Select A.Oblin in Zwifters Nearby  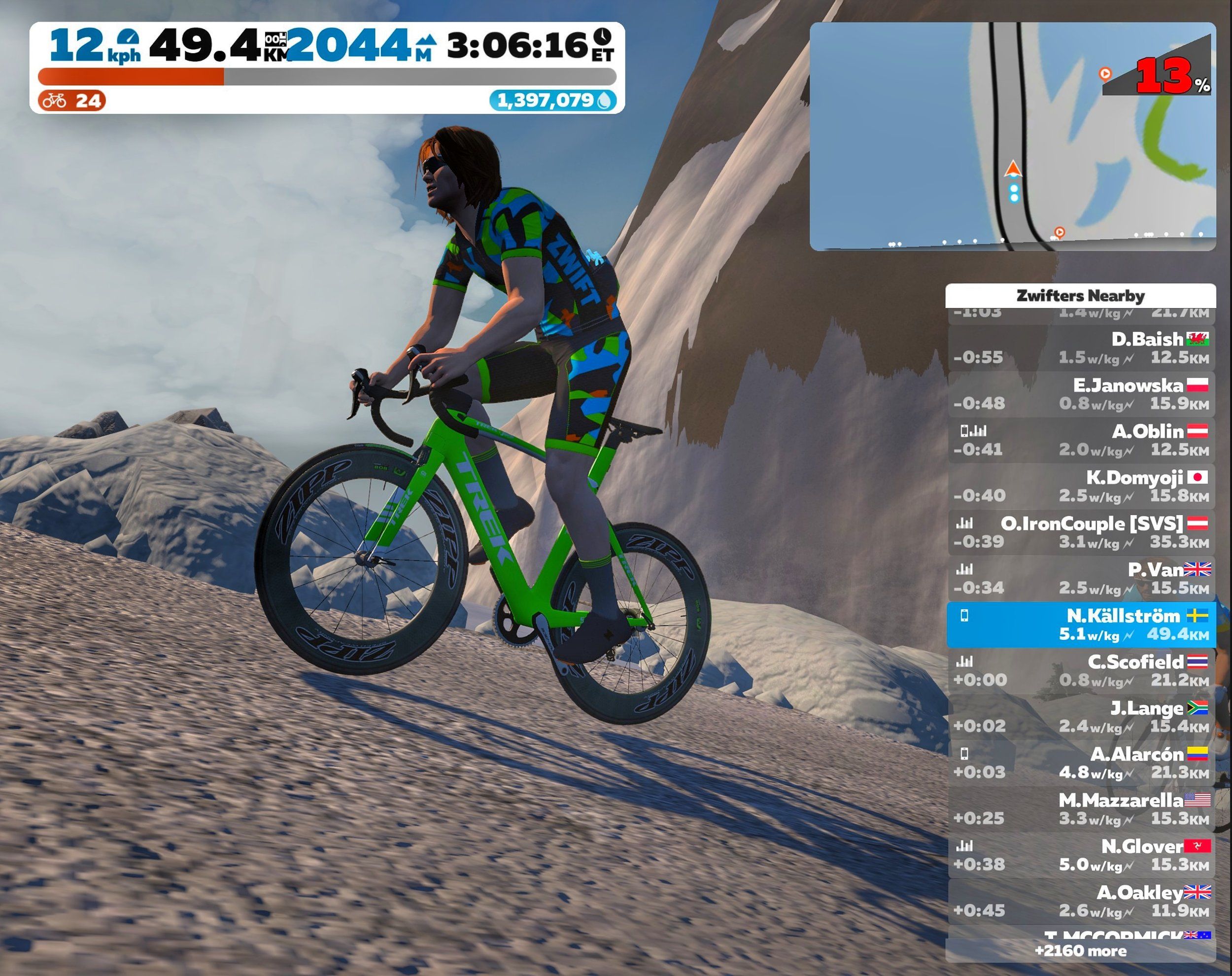(x=1081, y=440)
